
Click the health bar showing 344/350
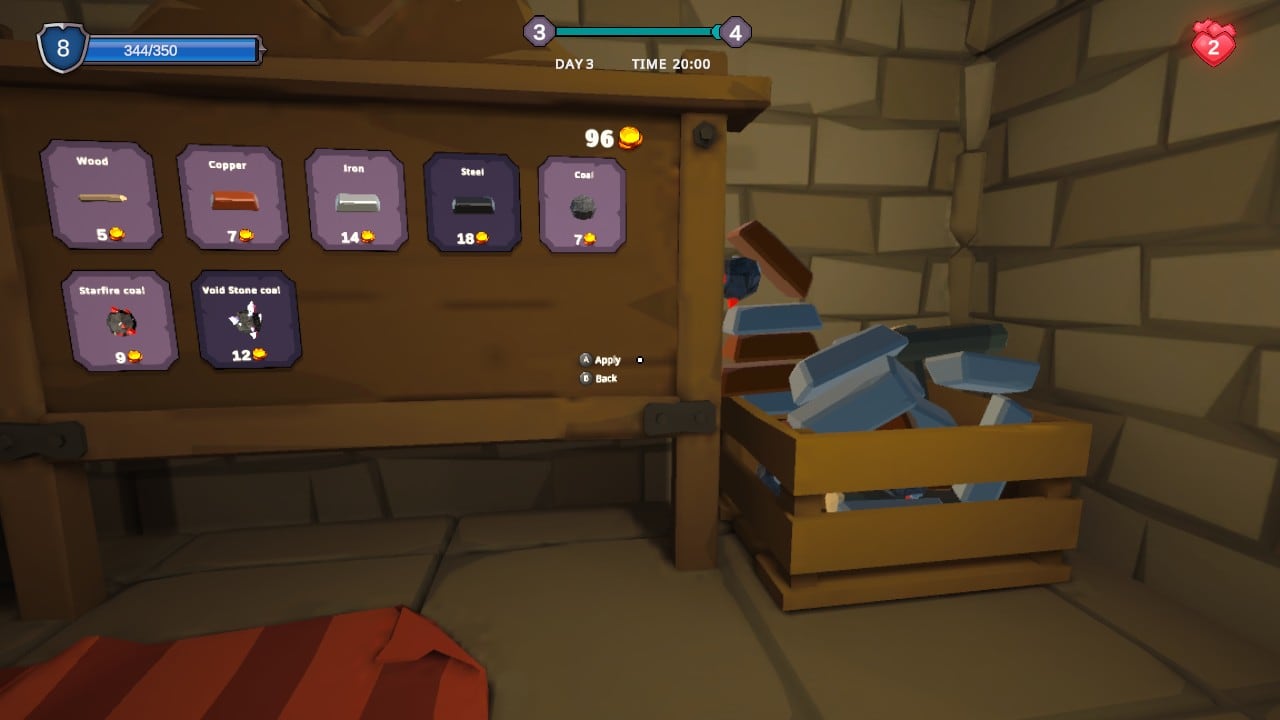point(170,48)
